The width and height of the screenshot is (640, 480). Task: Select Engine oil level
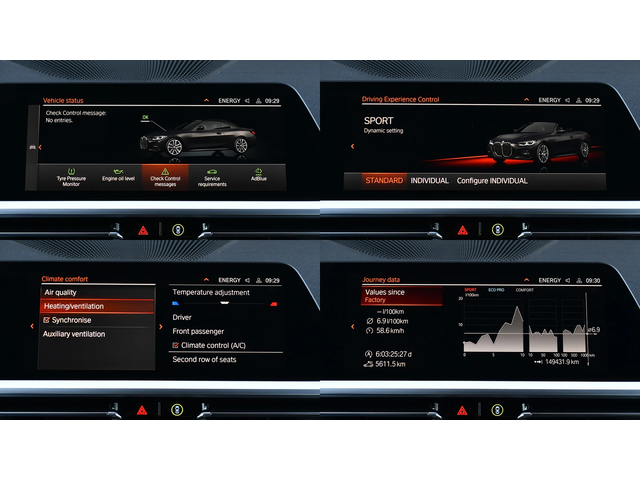pyautogui.click(x=118, y=175)
